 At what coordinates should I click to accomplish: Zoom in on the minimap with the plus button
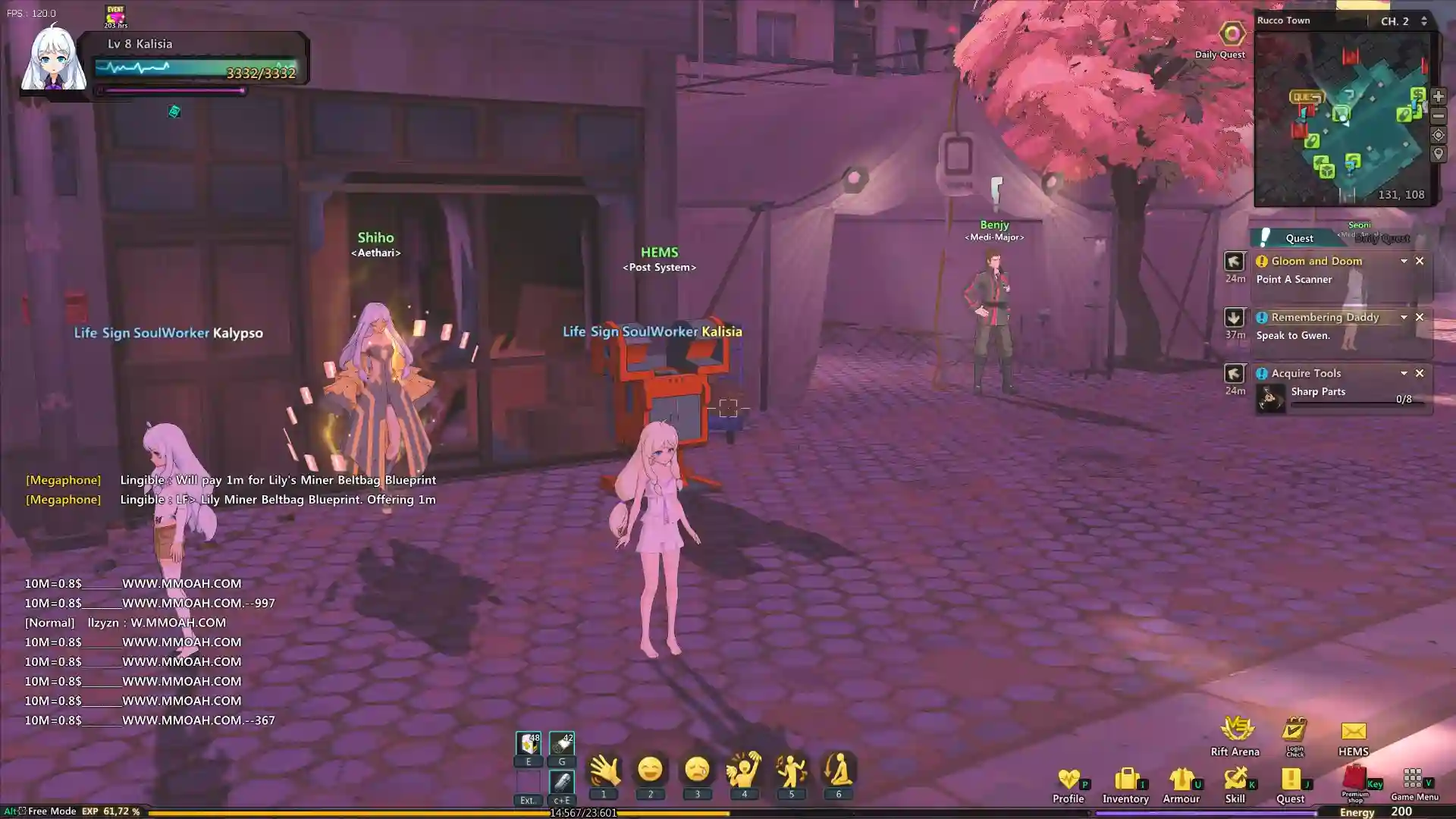tap(1439, 96)
